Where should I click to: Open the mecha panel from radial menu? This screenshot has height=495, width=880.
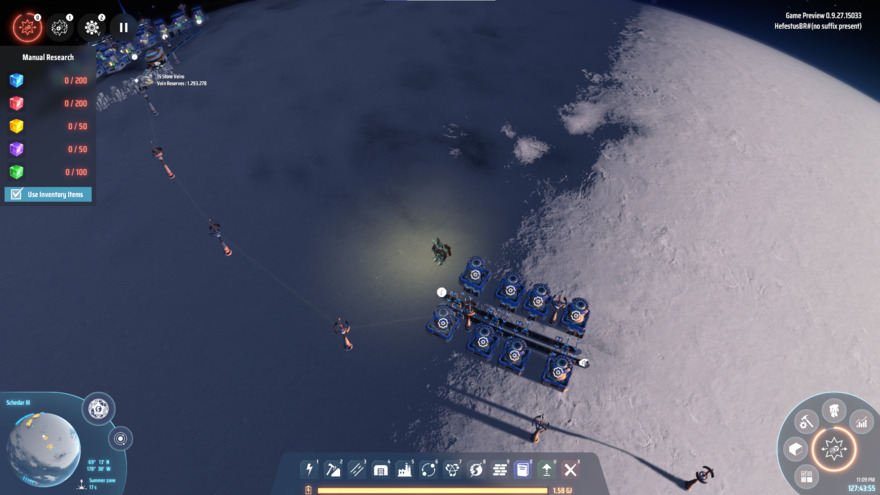[833, 411]
